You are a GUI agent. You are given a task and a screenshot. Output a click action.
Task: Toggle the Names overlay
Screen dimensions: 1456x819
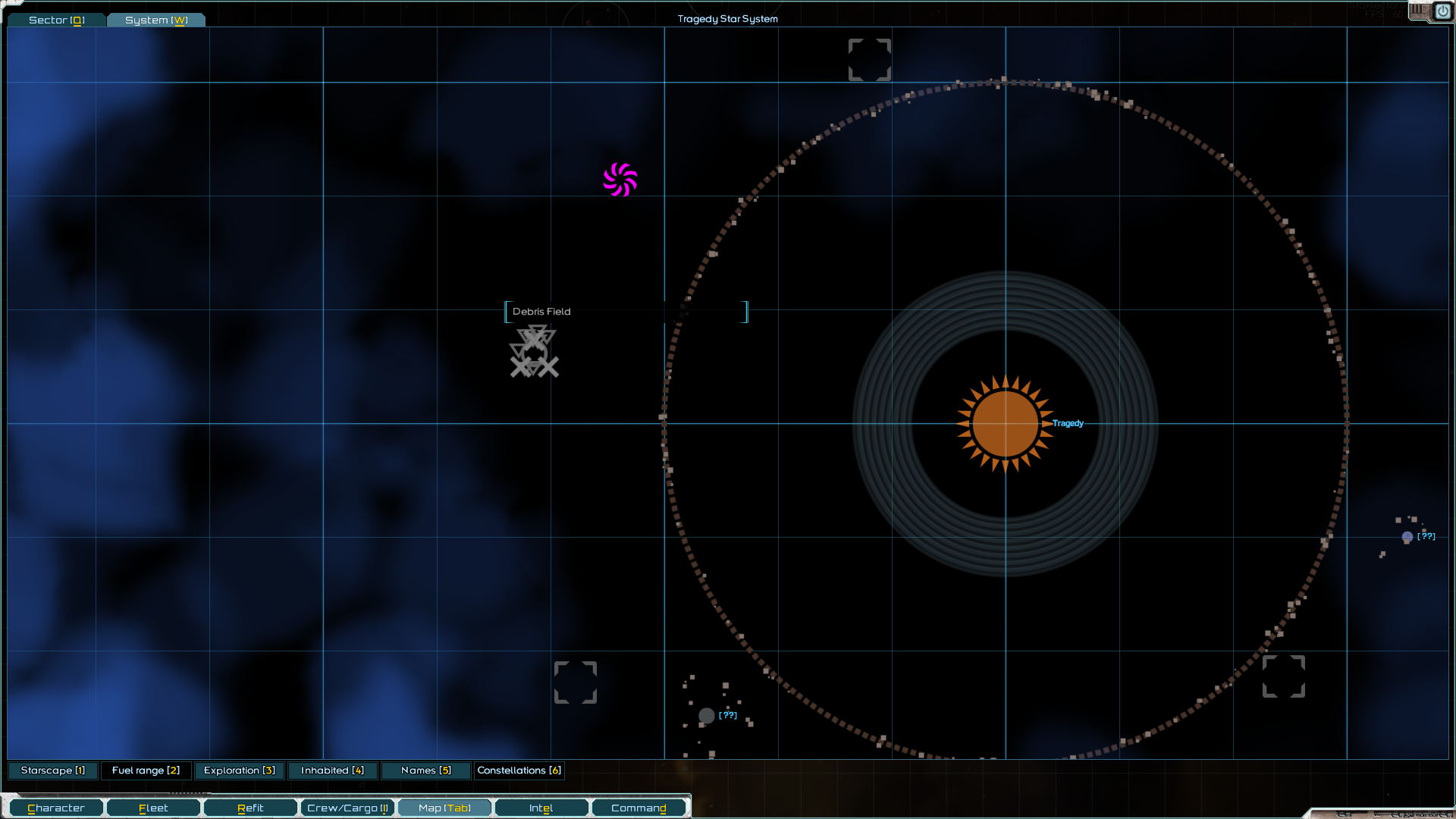(425, 770)
